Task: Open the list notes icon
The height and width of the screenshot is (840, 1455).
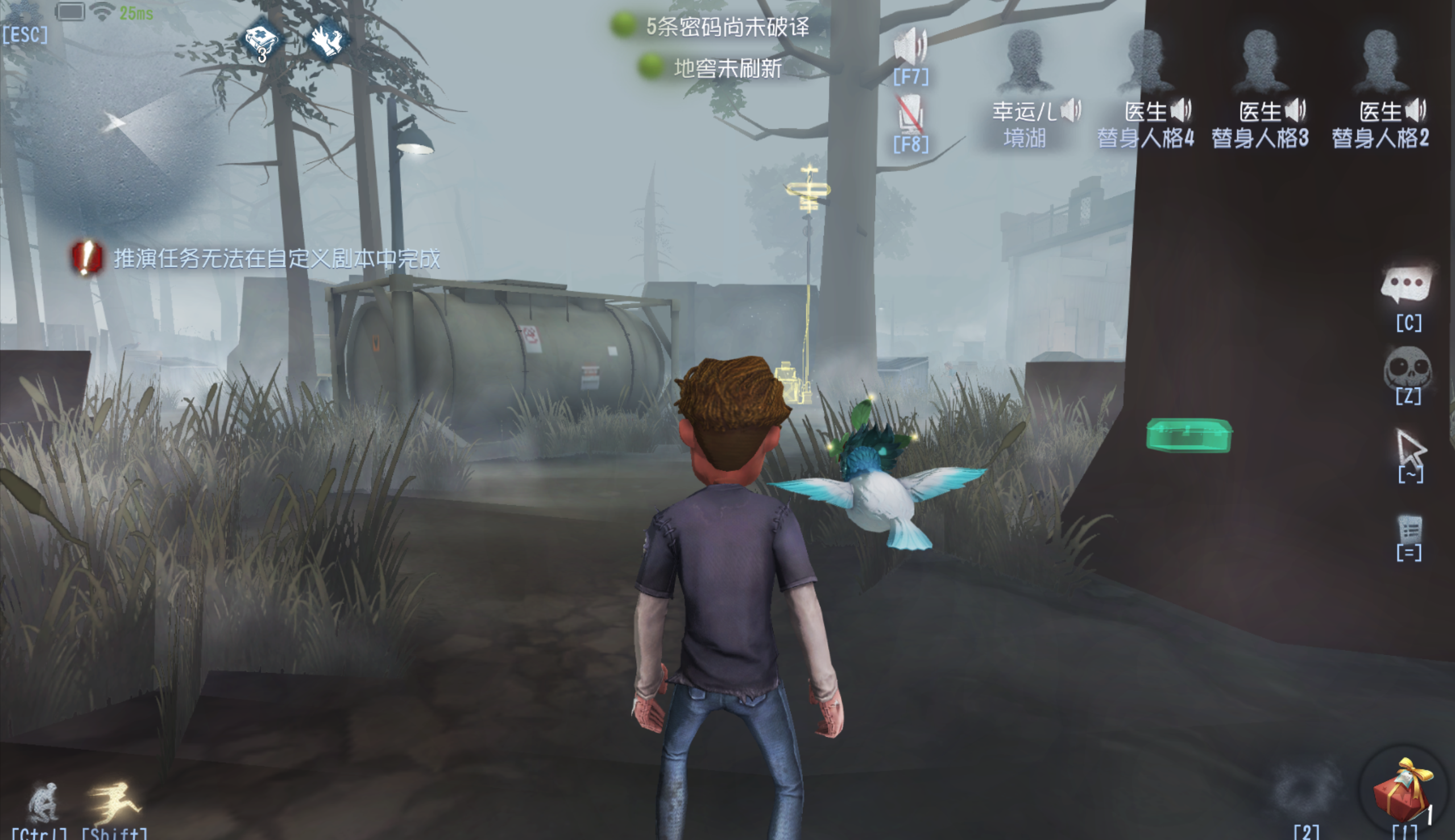Action: (1409, 529)
